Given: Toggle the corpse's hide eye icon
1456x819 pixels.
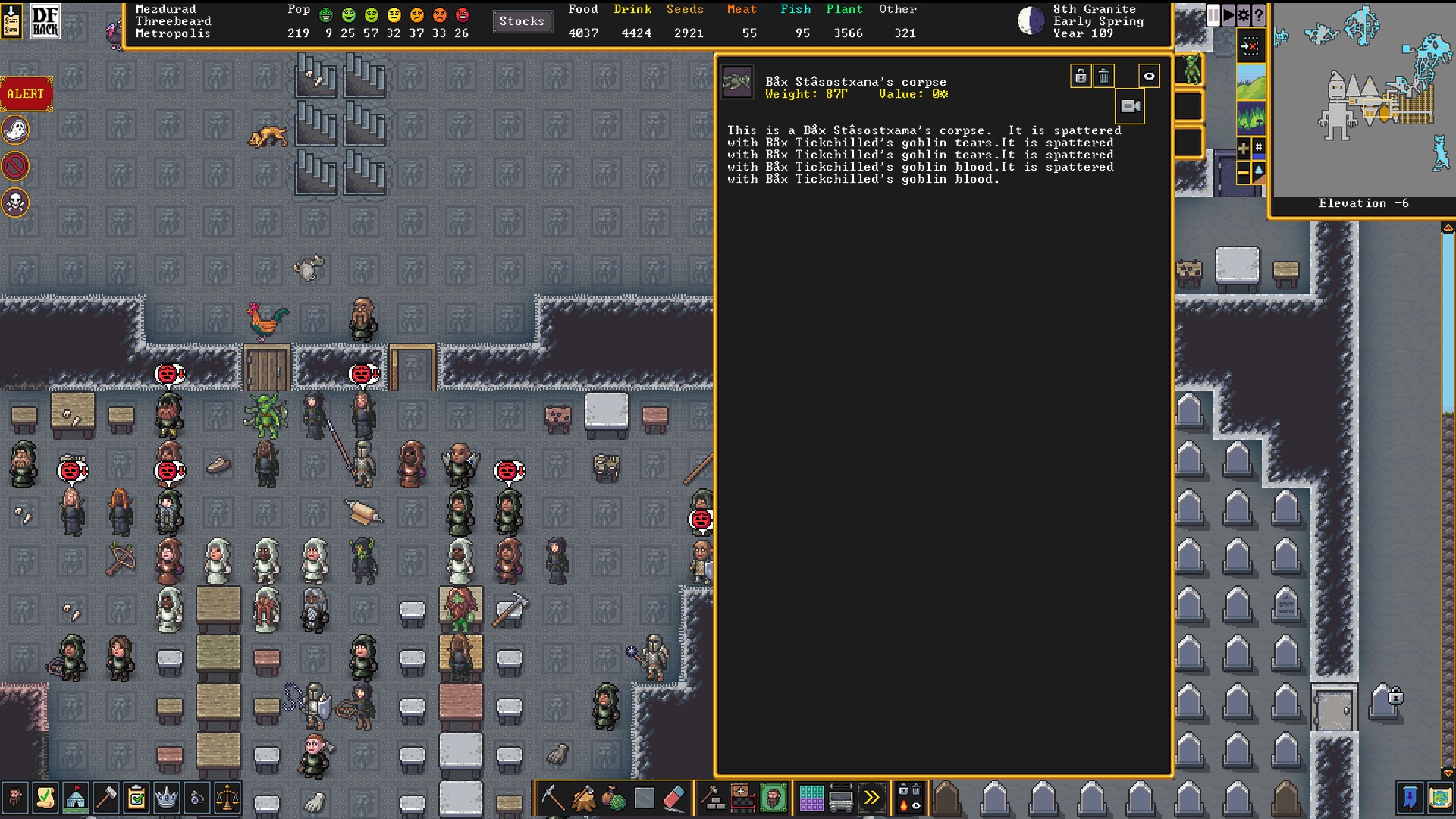Looking at the screenshot, I should [x=1149, y=76].
